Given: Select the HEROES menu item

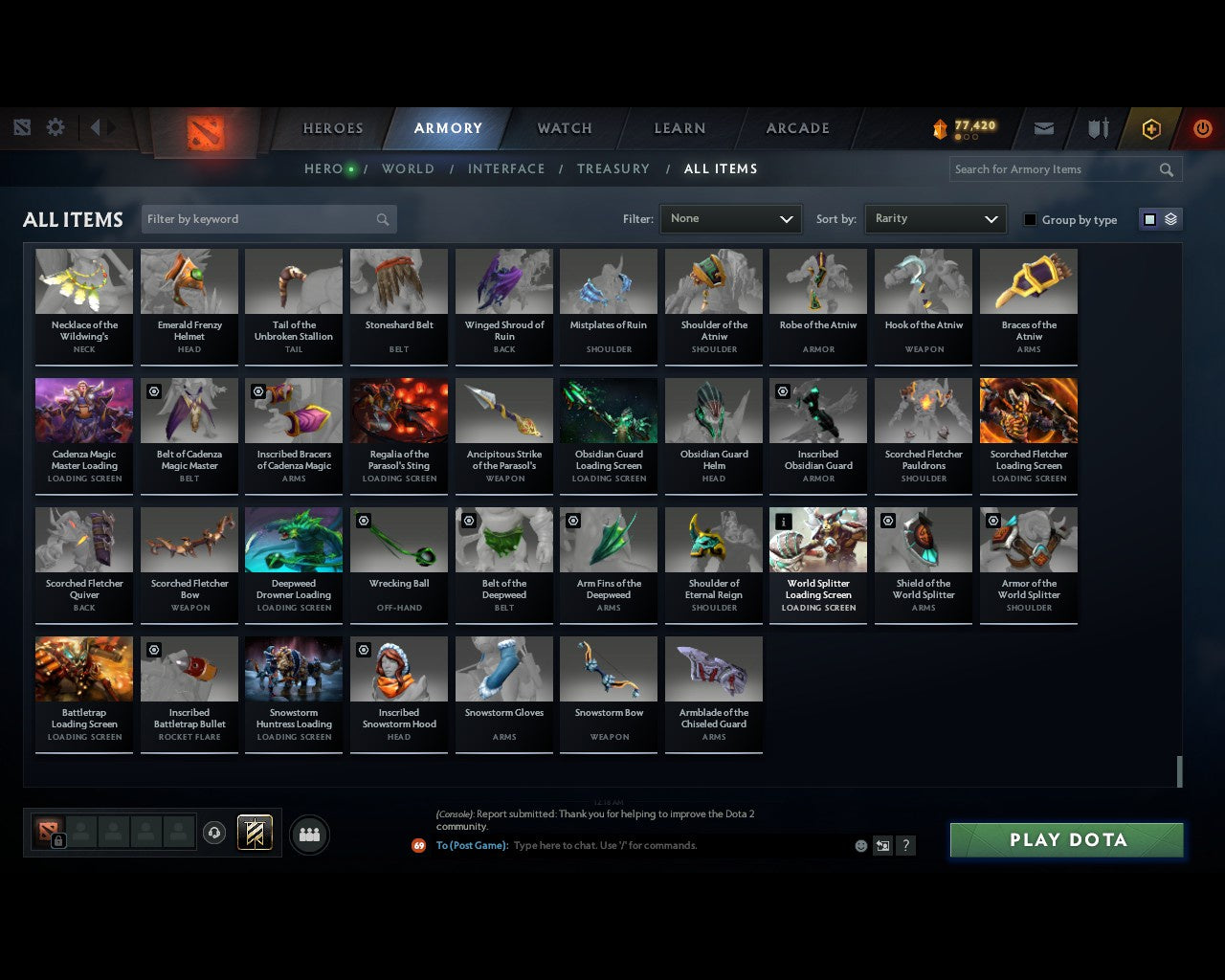Looking at the screenshot, I should click(333, 128).
